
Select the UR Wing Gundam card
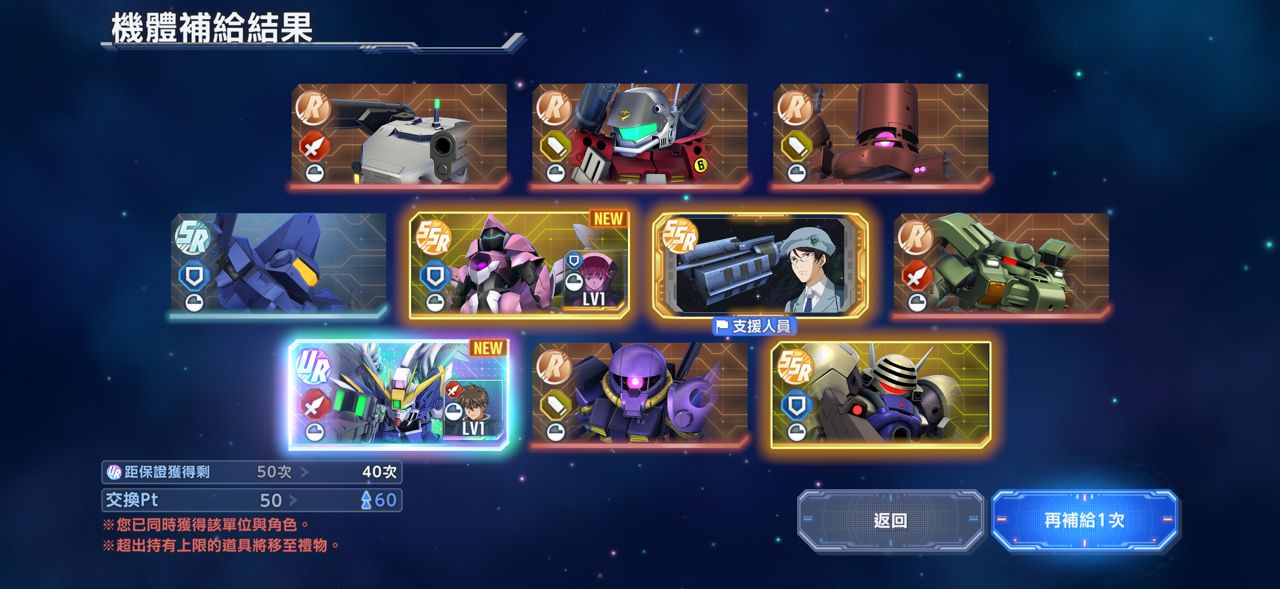pyautogui.click(x=399, y=394)
